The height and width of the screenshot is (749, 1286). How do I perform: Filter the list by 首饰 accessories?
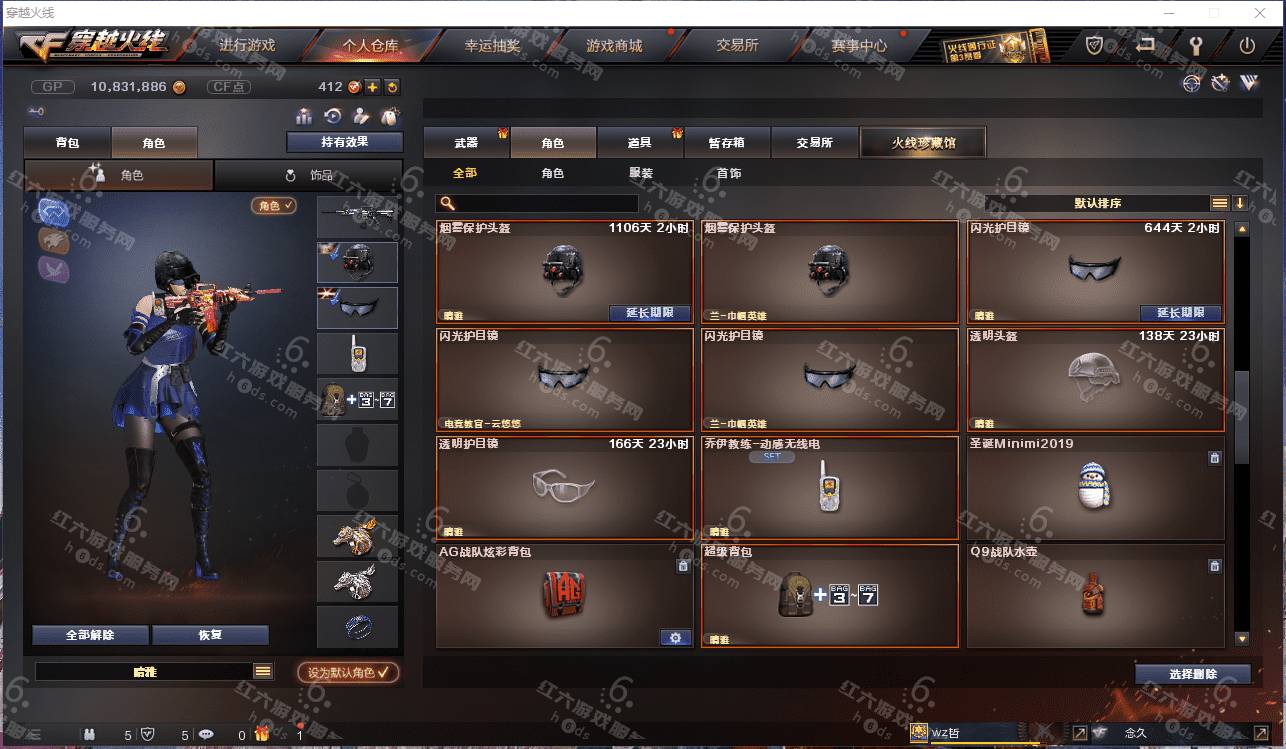coord(729,173)
